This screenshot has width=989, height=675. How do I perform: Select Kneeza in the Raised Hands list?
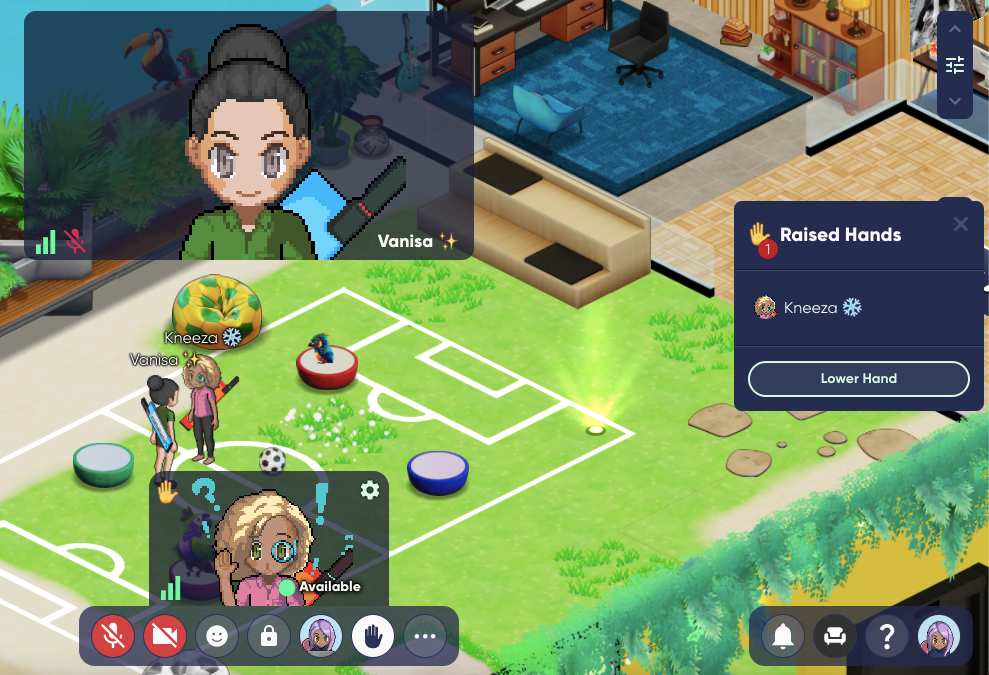(x=808, y=308)
